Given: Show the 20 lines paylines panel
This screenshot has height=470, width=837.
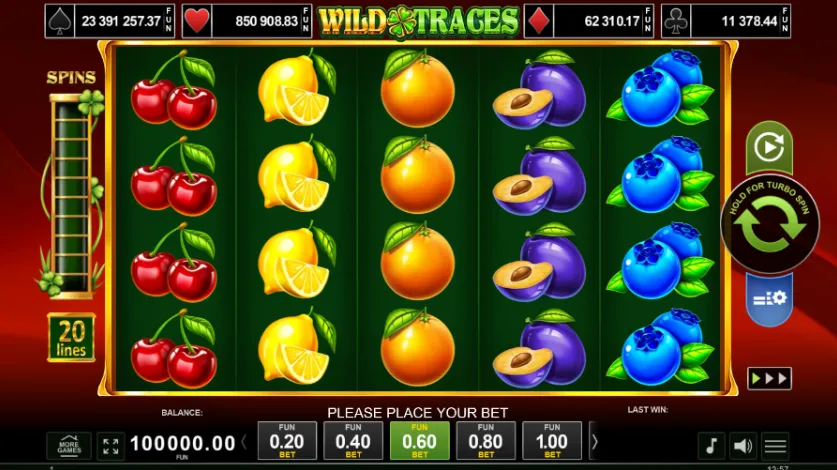Looking at the screenshot, I should (x=71, y=337).
